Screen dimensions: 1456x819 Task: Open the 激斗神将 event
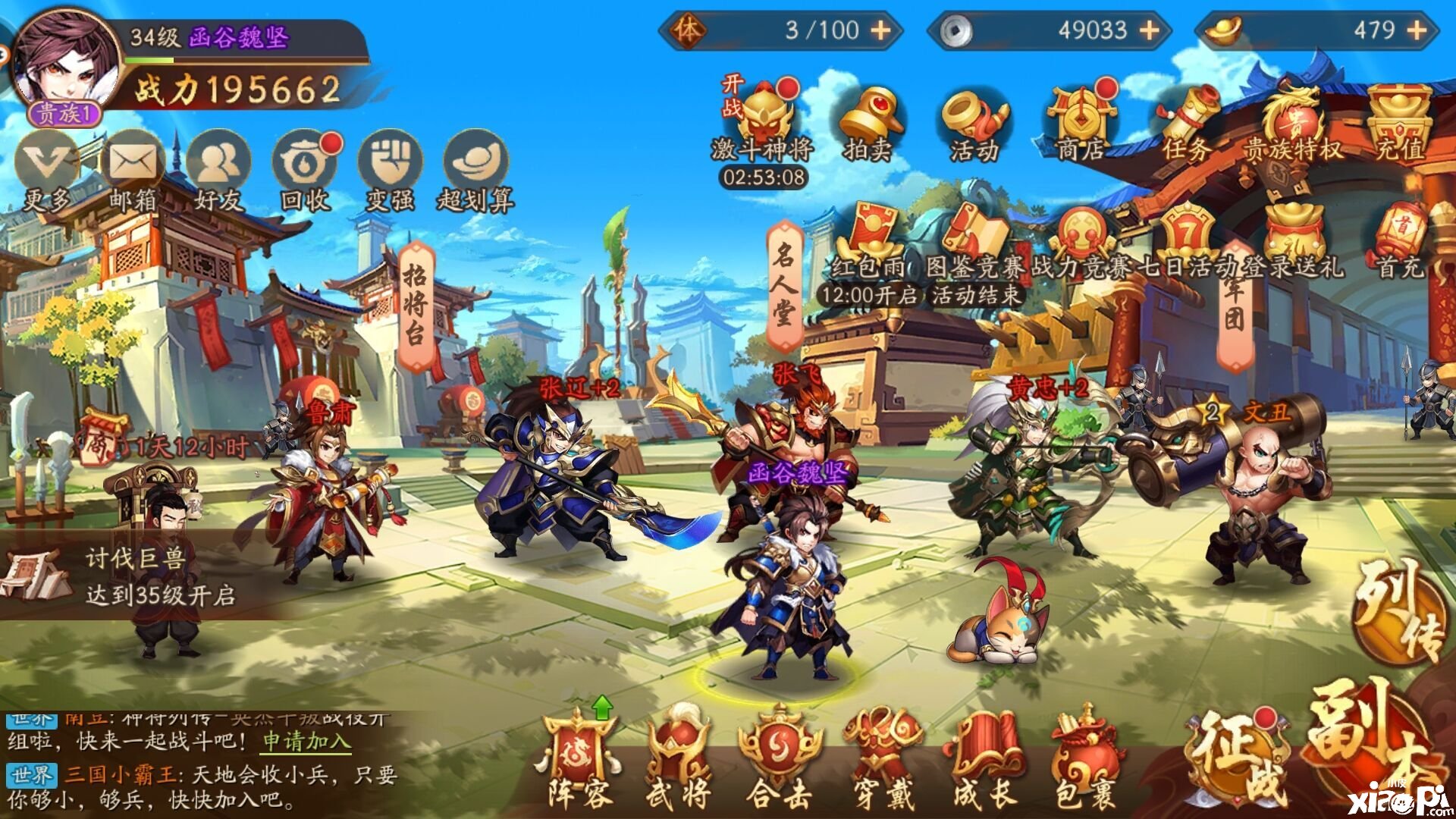coord(762,121)
